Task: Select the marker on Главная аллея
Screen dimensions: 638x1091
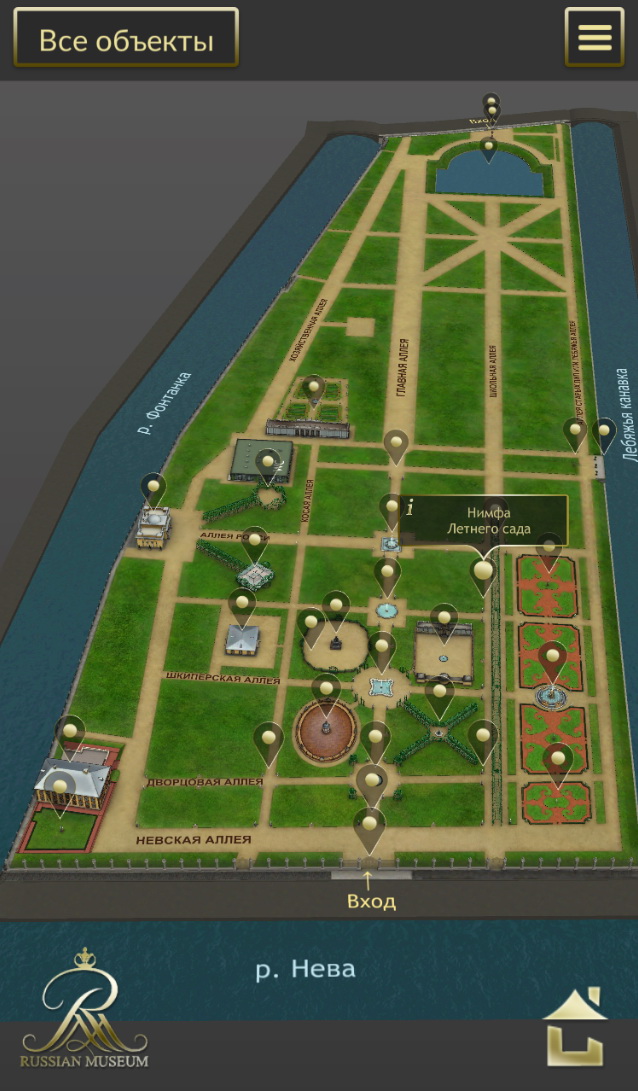Action: pyautogui.click(x=396, y=443)
